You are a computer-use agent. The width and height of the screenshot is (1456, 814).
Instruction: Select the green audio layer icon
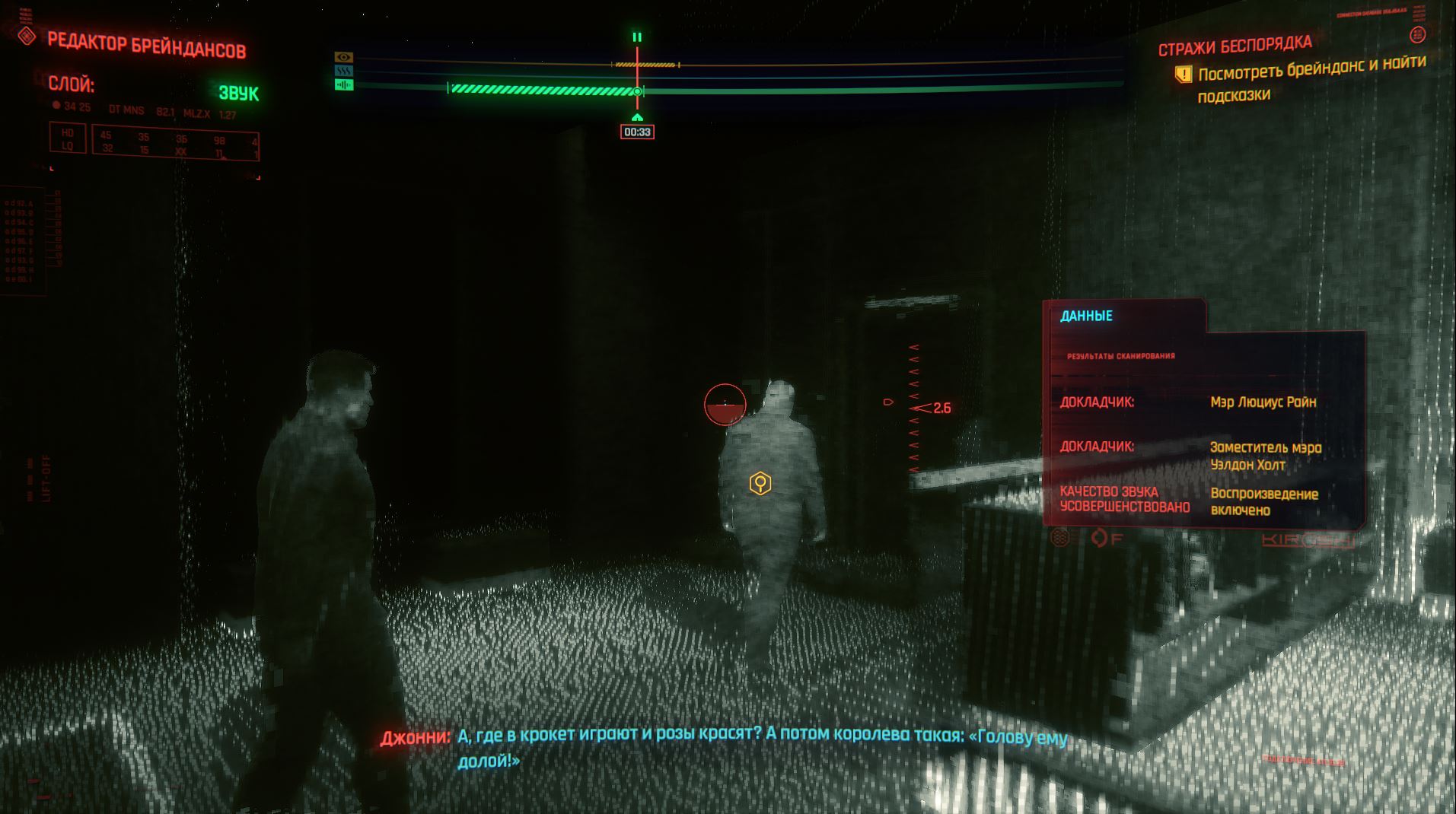(344, 84)
